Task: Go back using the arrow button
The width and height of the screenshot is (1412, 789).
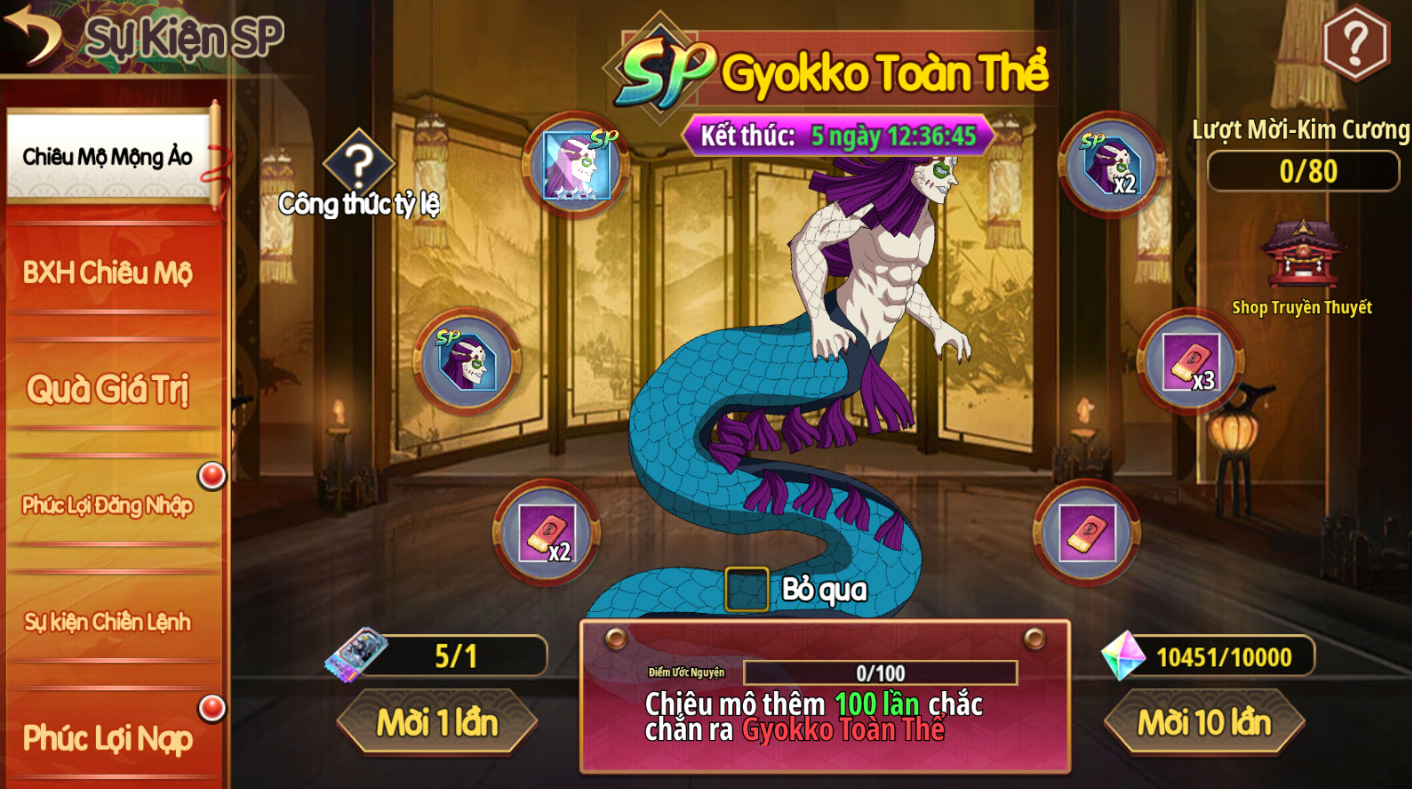Action: pyautogui.click(x=32, y=34)
